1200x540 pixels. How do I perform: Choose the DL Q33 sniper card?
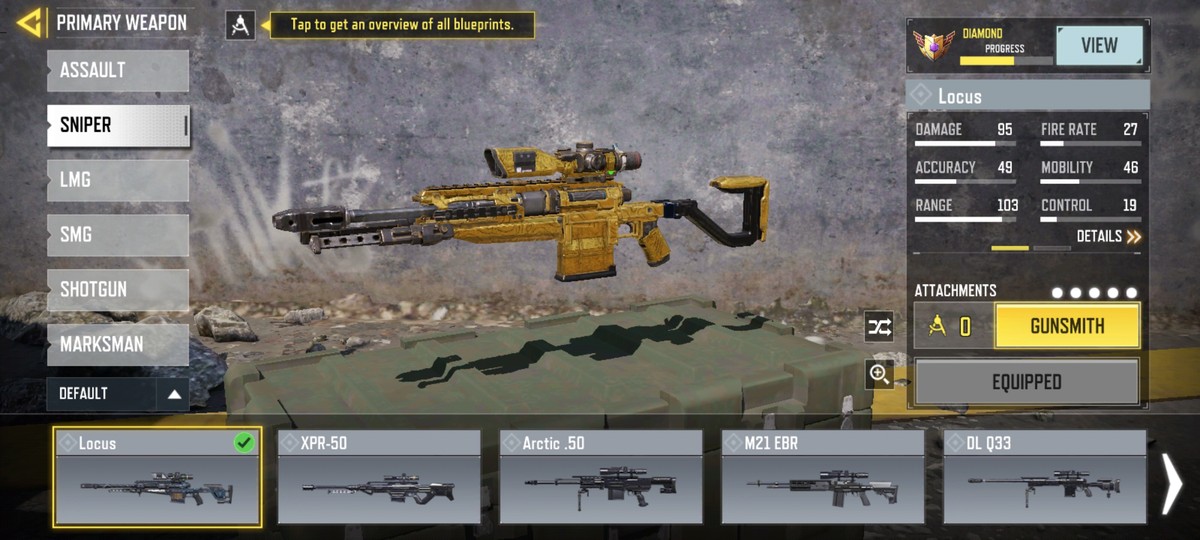[x=1044, y=478]
